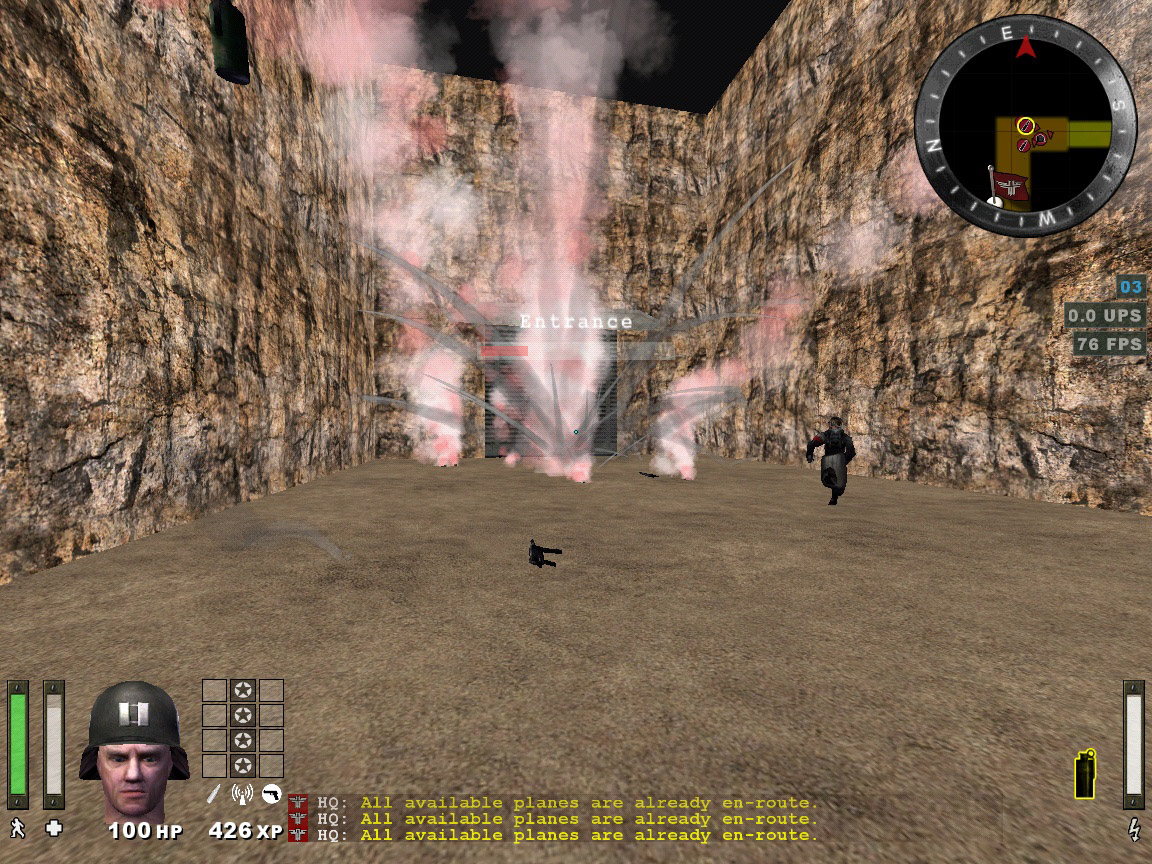Select the yellow grenade weapon icon

[1084, 774]
